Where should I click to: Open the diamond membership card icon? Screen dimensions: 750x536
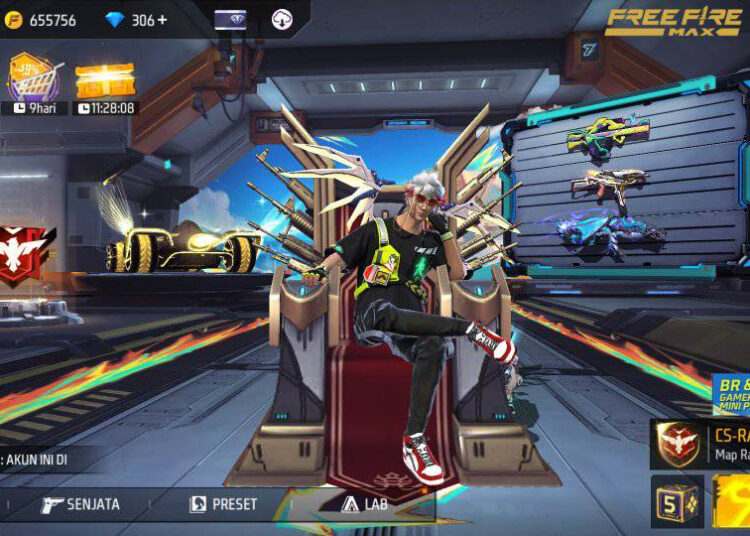point(231,19)
